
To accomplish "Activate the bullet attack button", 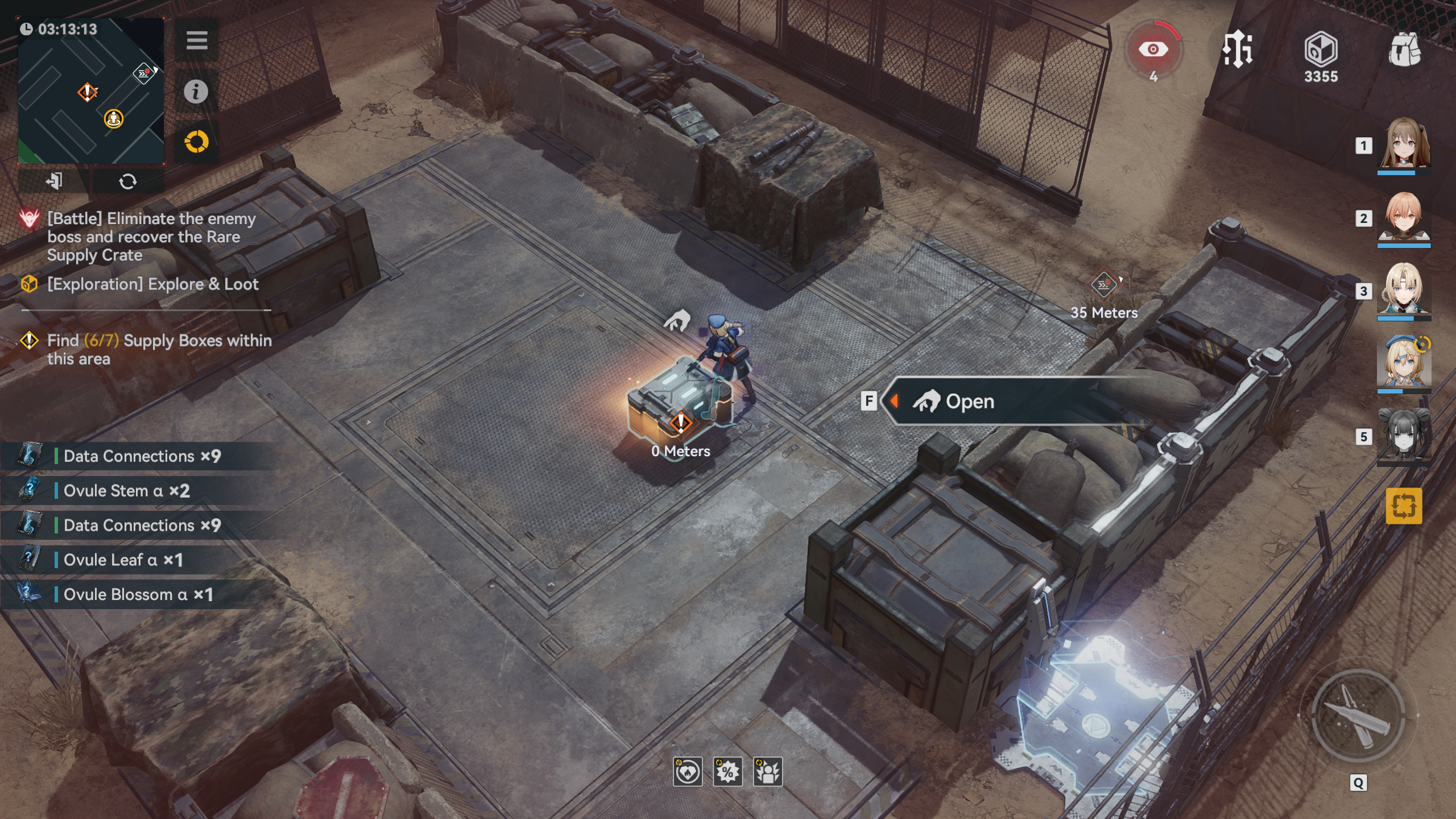I will (1358, 715).
